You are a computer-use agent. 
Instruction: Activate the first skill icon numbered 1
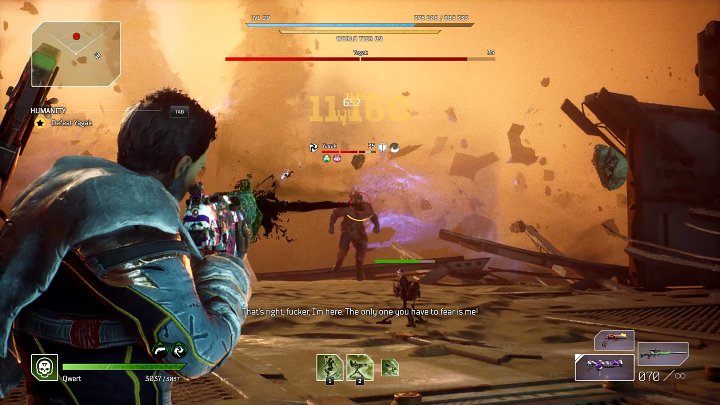(x=329, y=366)
